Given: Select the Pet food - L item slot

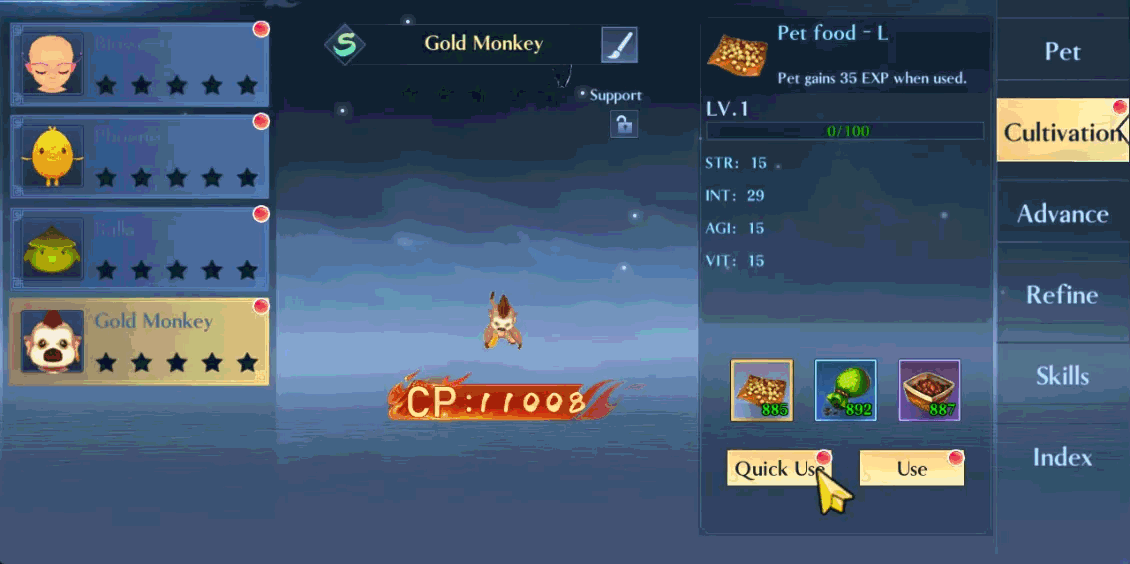Looking at the screenshot, I should (x=763, y=390).
